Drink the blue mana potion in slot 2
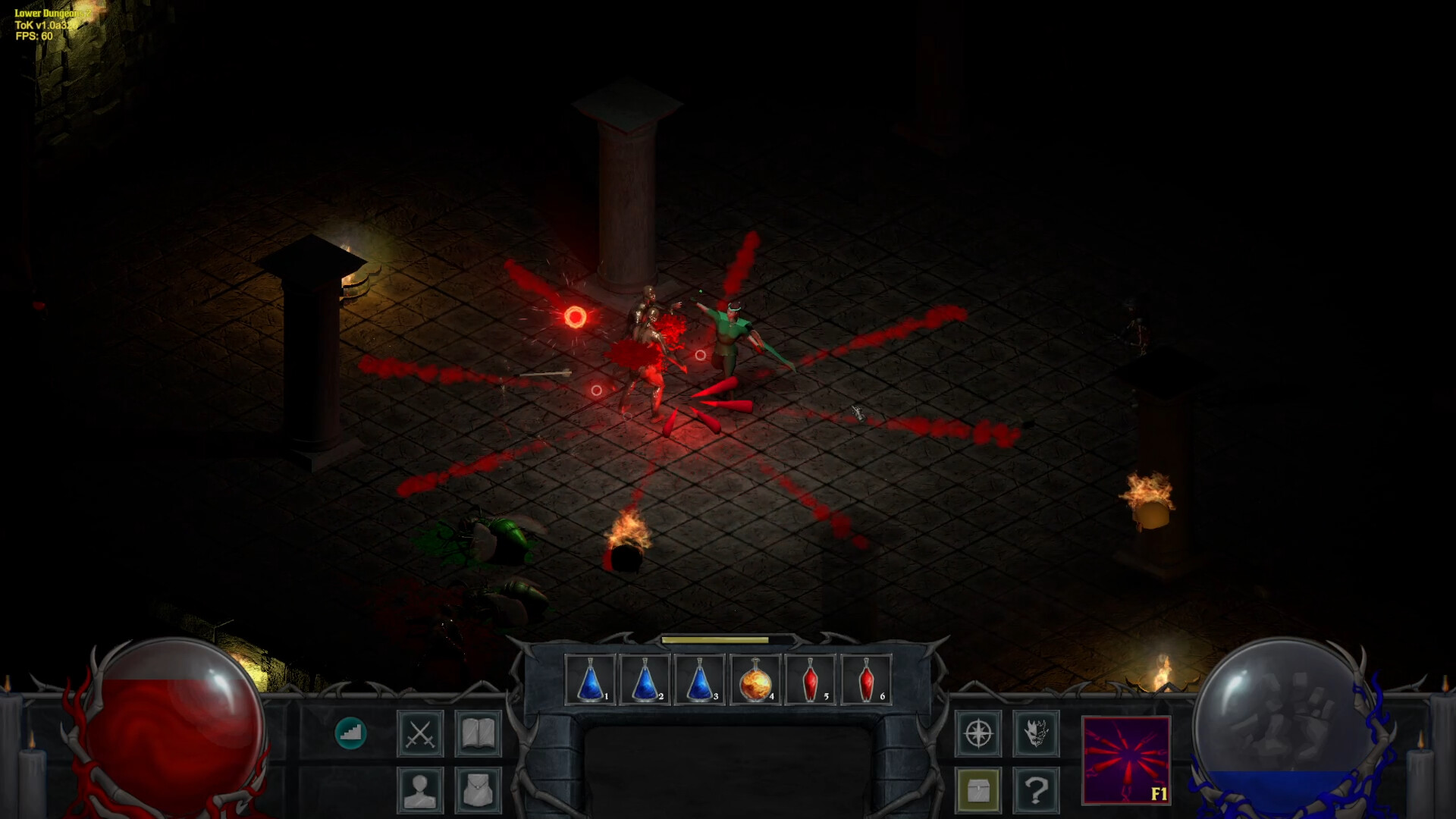Screen dimensions: 1456x819 645,679
